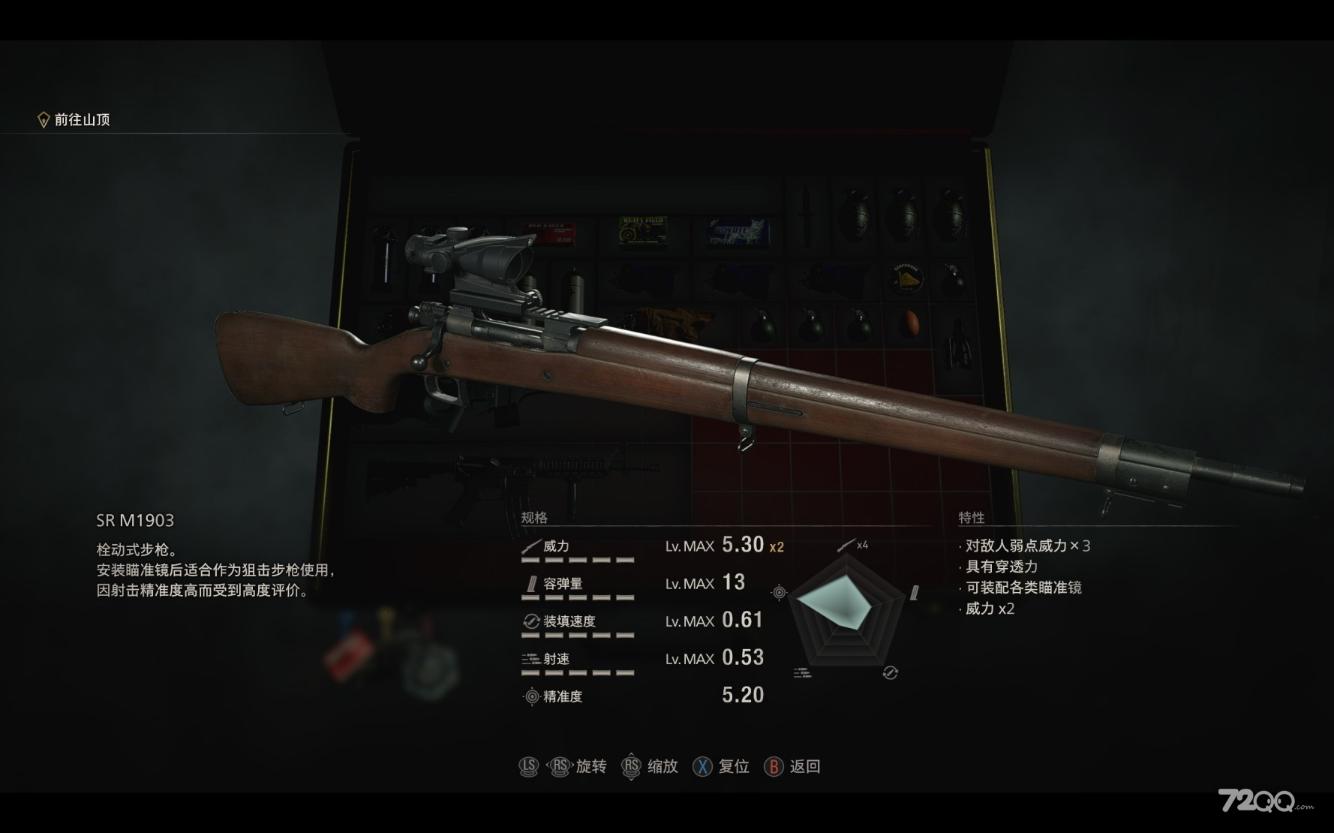
Task: Highlight the 装填速度 stat row
Action: tap(640, 621)
